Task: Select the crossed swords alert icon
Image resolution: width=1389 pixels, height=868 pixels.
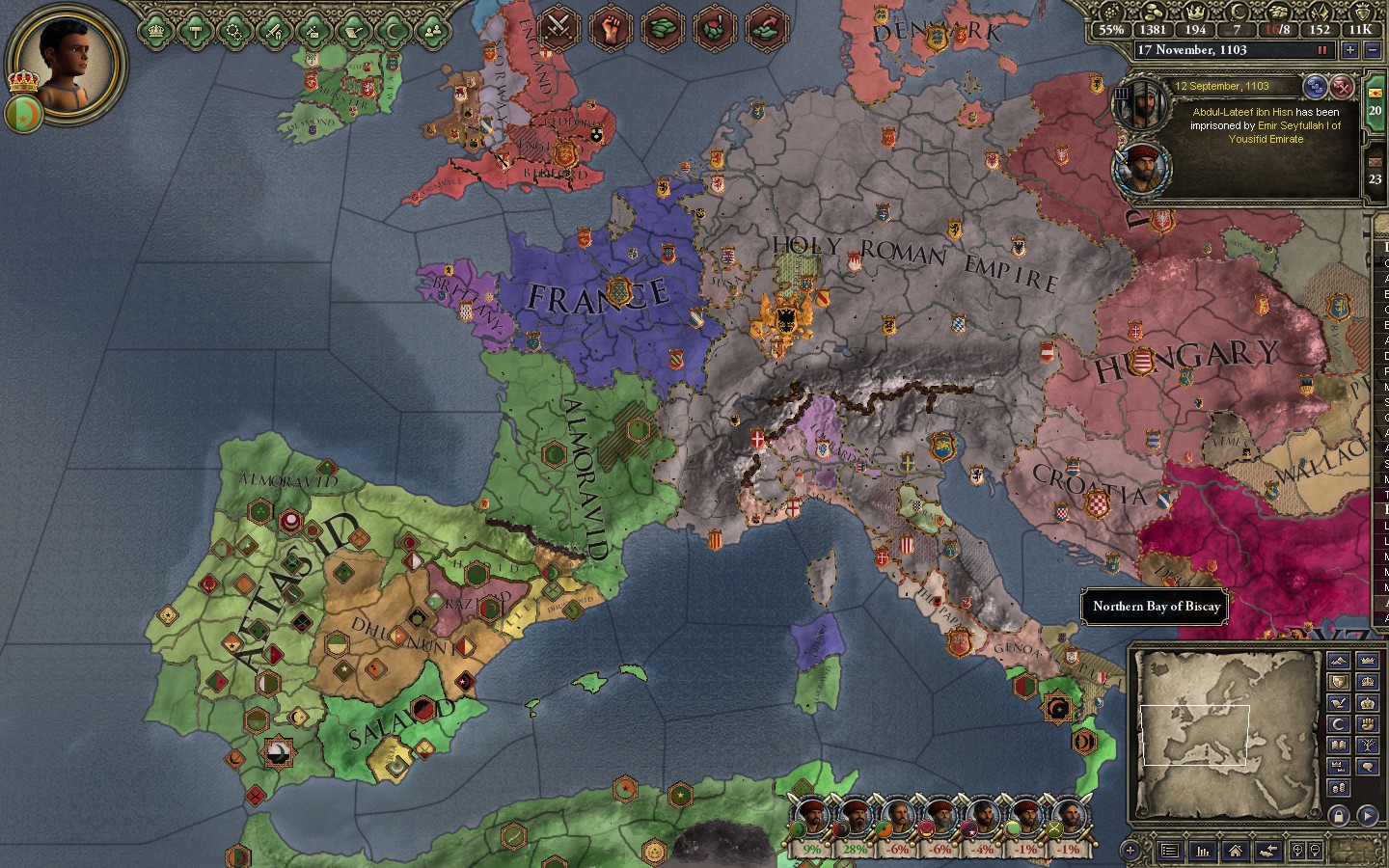Action: click(x=558, y=26)
